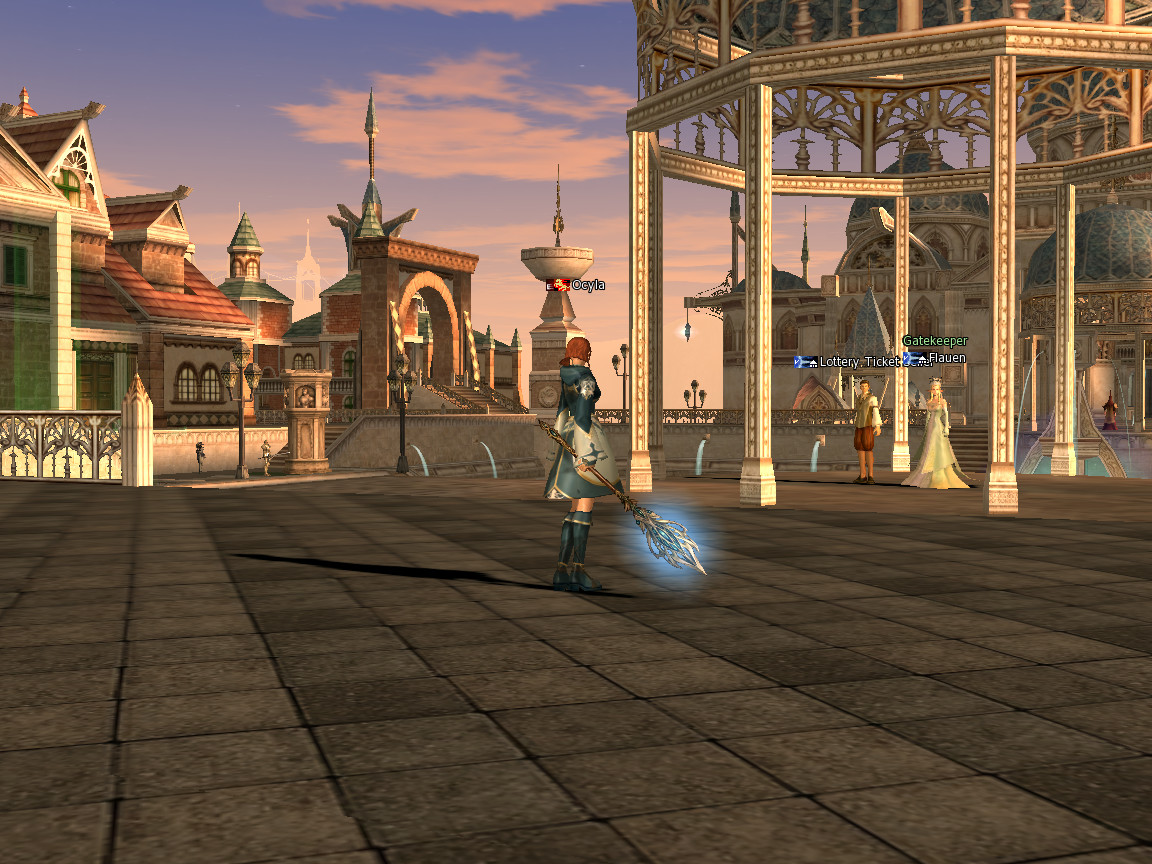The image size is (1152, 864).
Task: Select the Ocyla name tag
Action: coord(587,285)
